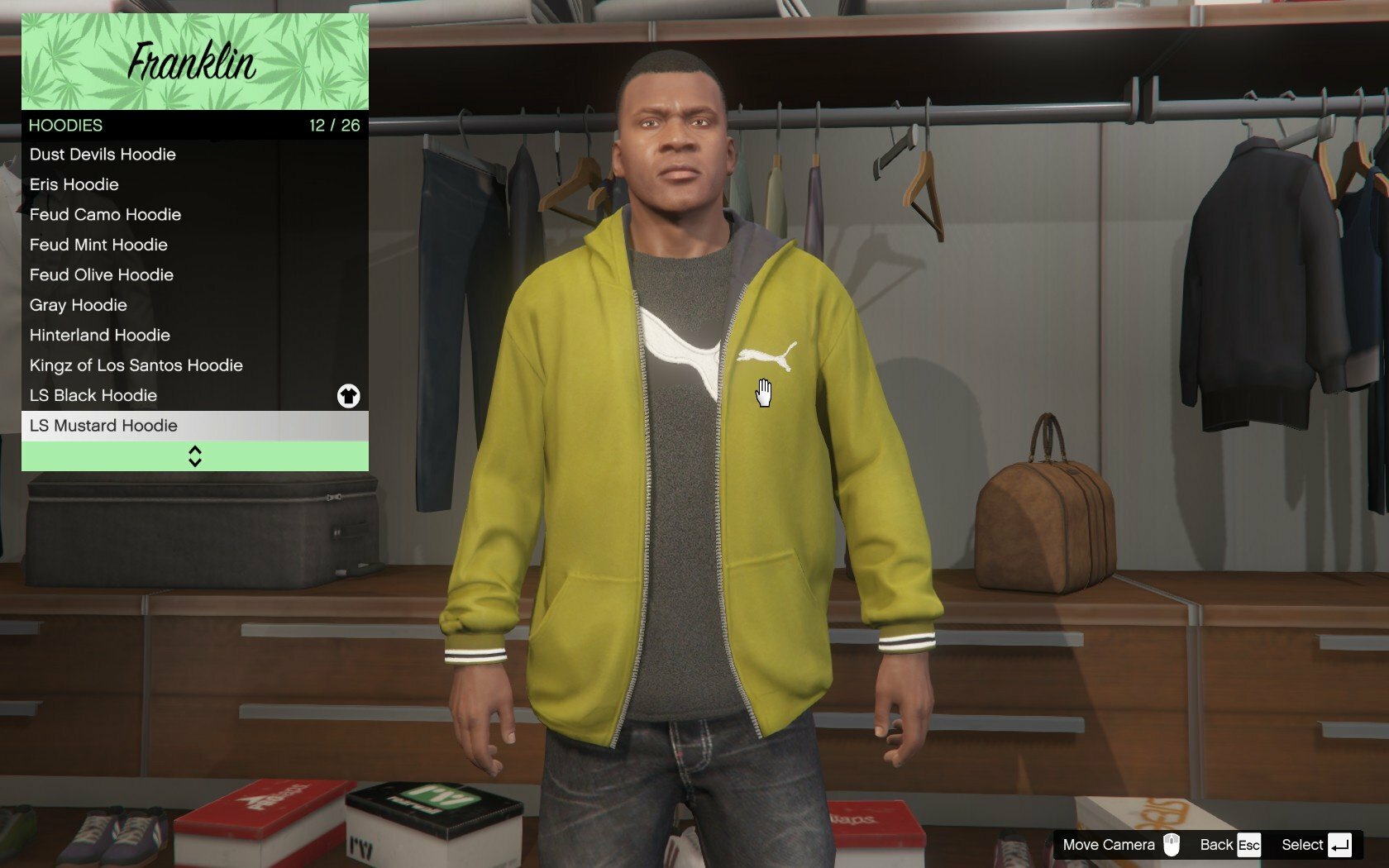Pick the Hinterland Hoodie entry
This screenshot has width=1389, height=868.
point(100,336)
